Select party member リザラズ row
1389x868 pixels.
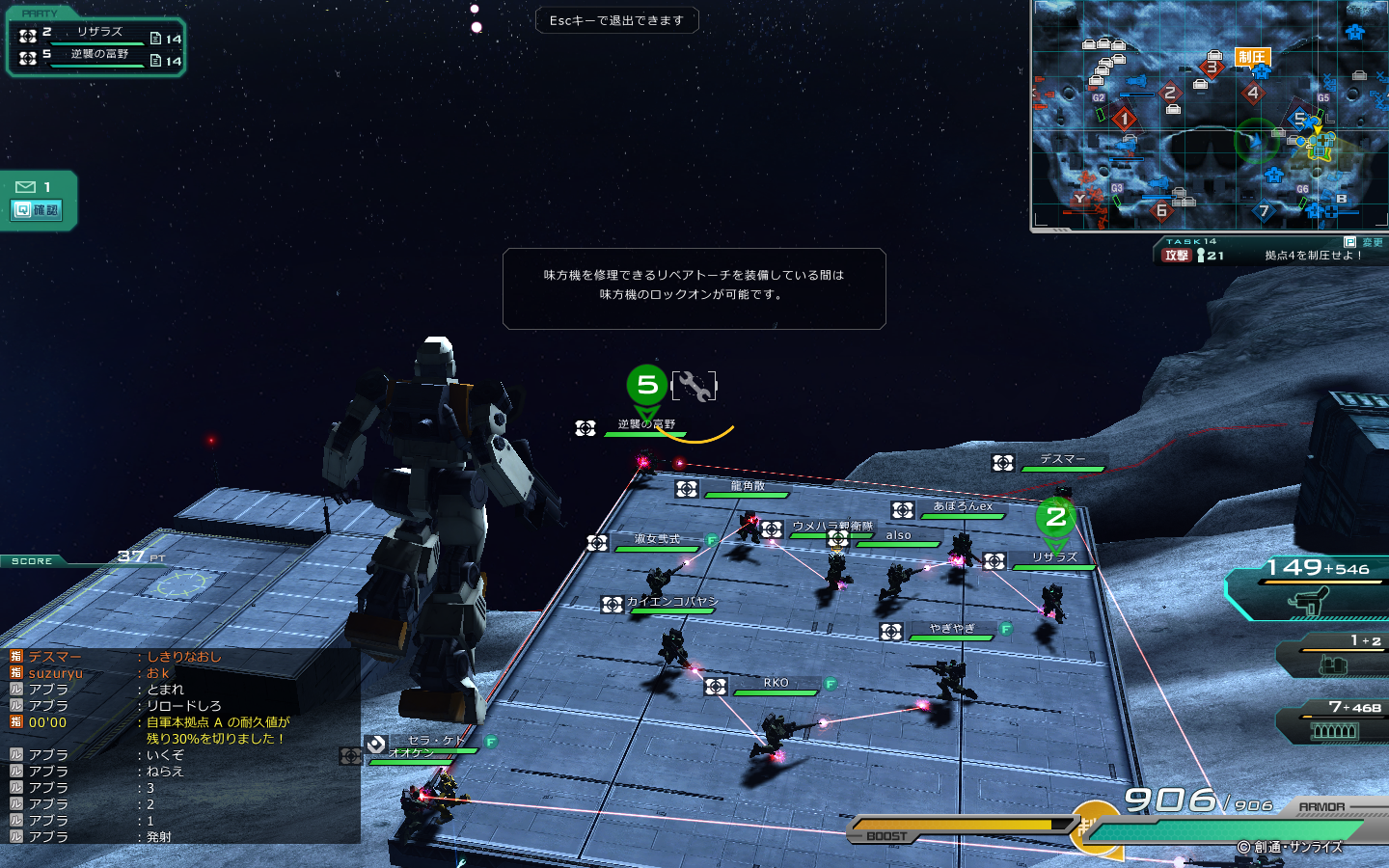[x=99, y=33]
